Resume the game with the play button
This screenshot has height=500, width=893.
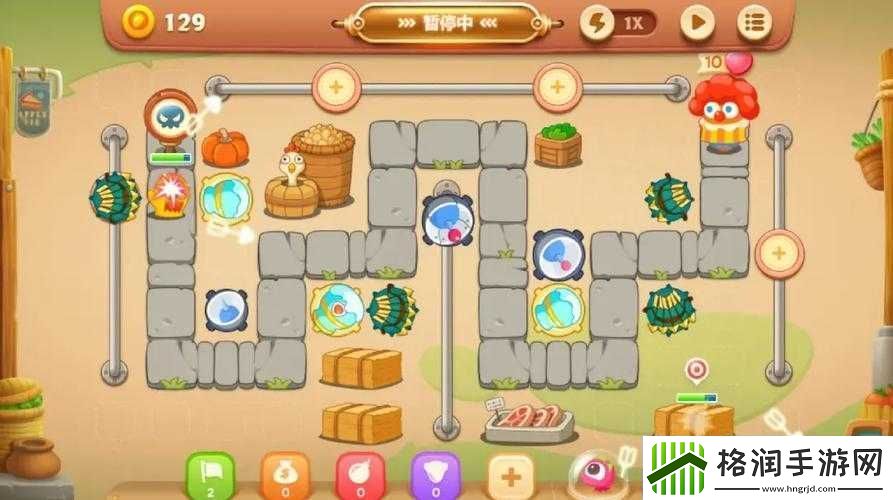pyautogui.click(x=698, y=22)
